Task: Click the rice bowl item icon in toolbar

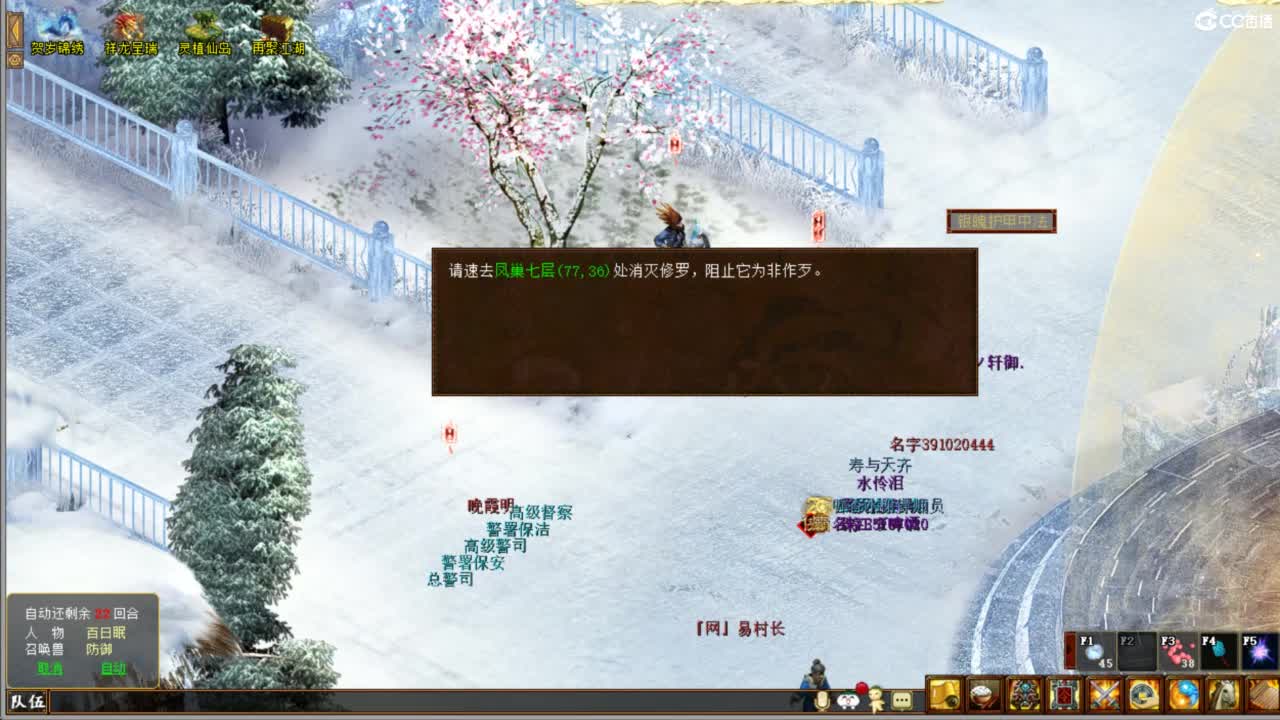Action: 982,695
